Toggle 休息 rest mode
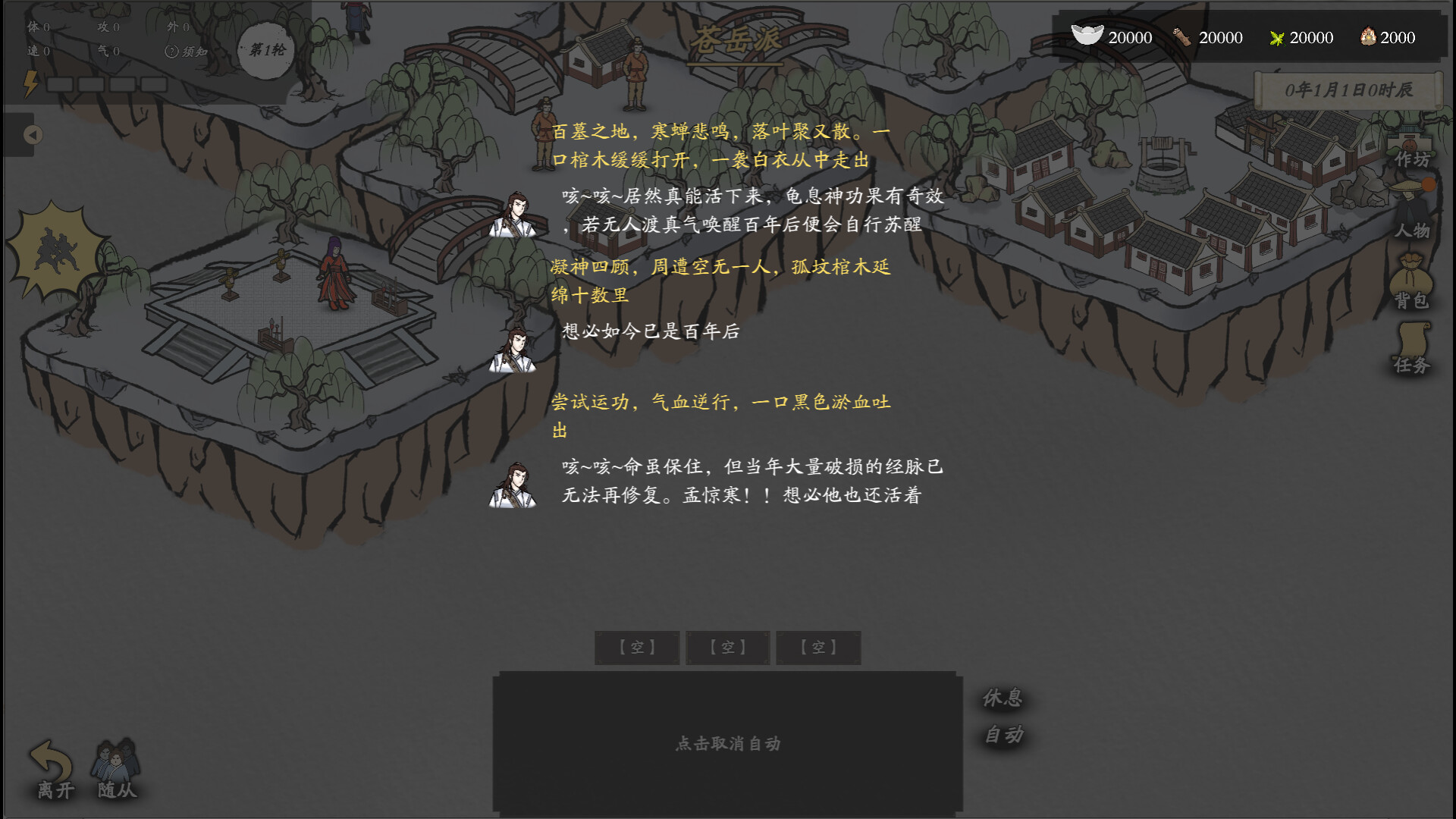This screenshot has height=819, width=1456. [1002, 696]
